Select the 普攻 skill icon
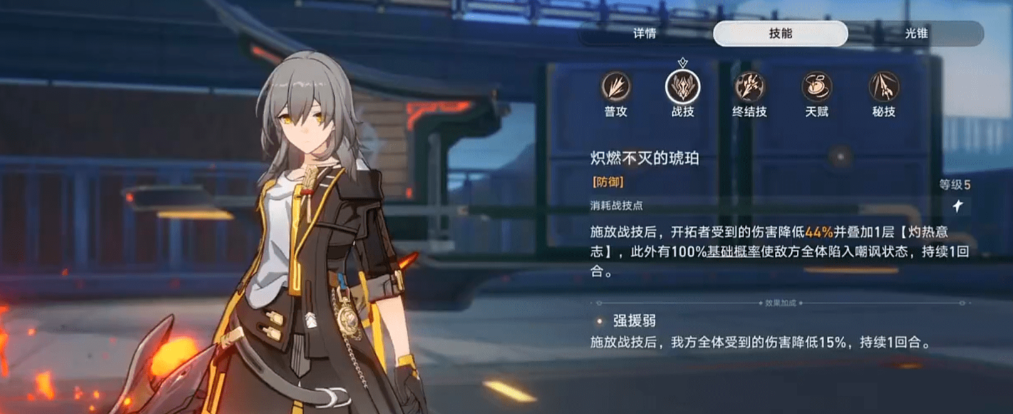1013x414 pixels. point(616,87)
